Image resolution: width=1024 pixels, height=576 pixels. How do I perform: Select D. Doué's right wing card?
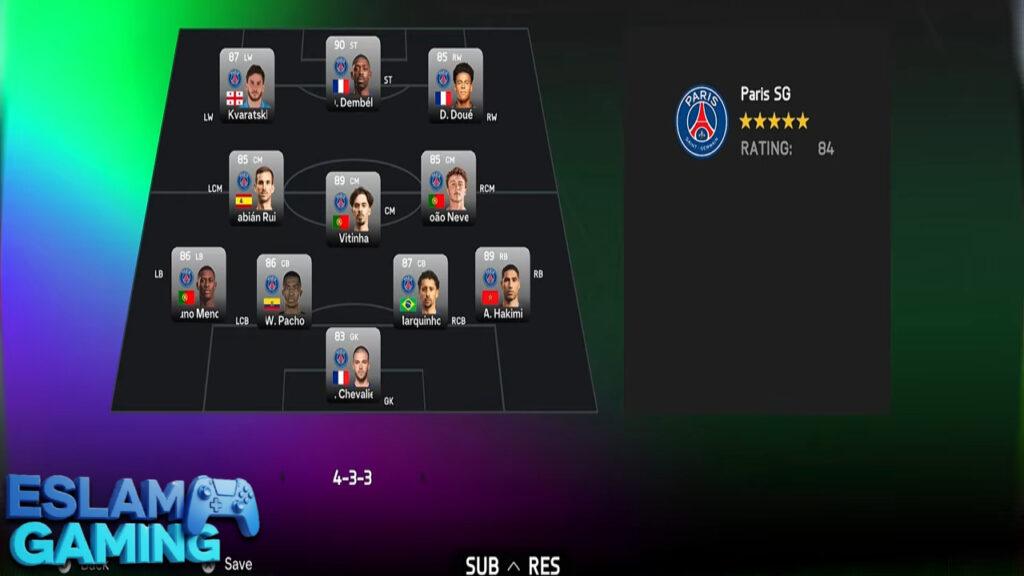[455, 84]
